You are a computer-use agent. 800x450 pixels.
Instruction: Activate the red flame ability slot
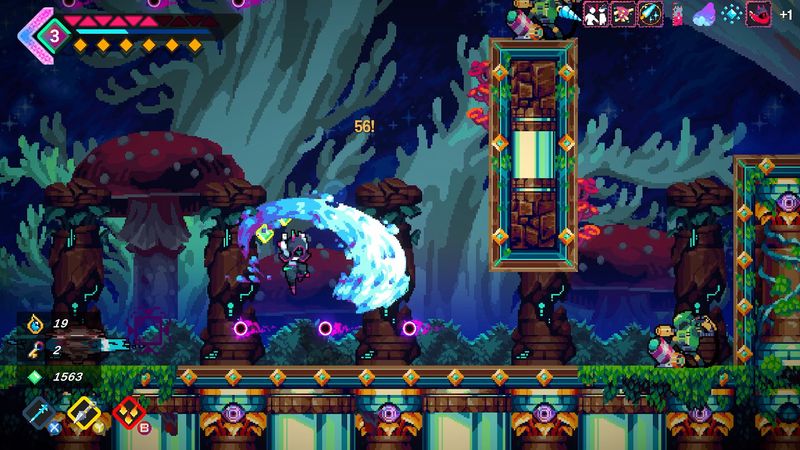(126, 411)
